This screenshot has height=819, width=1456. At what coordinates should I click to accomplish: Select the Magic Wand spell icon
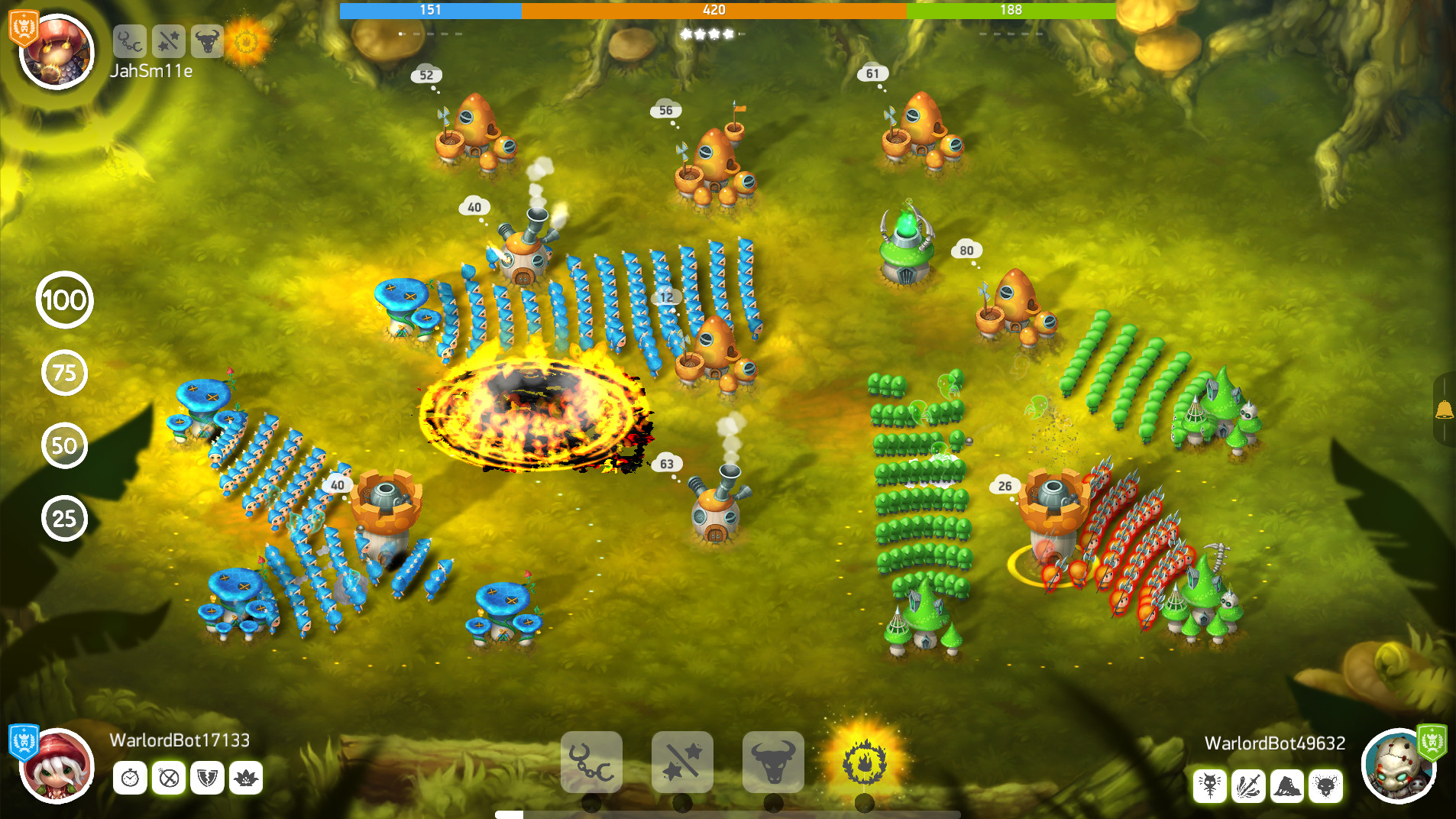(x=682, y=762)
